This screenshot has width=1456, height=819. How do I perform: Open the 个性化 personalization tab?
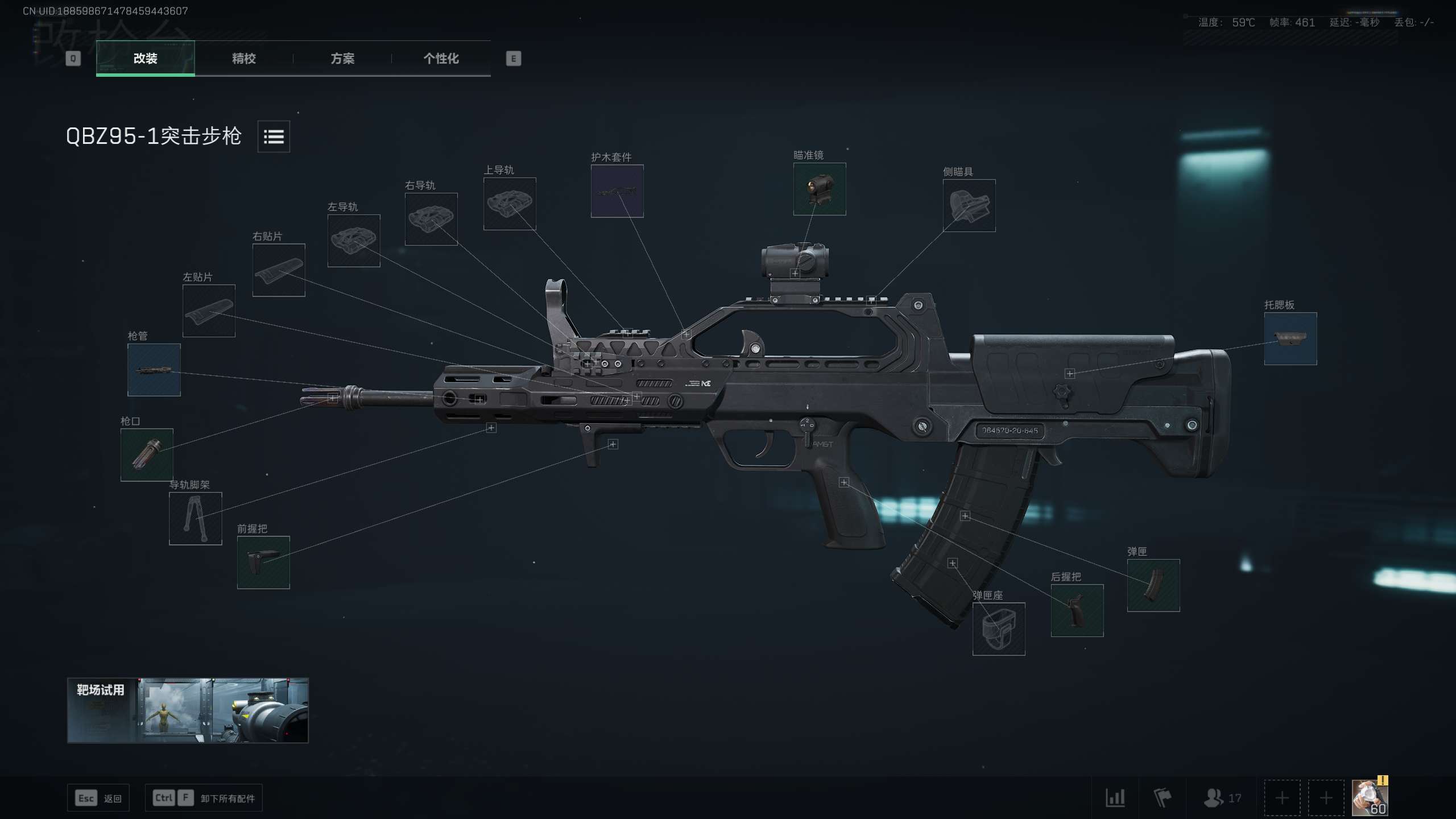click(x=440, y=59)
